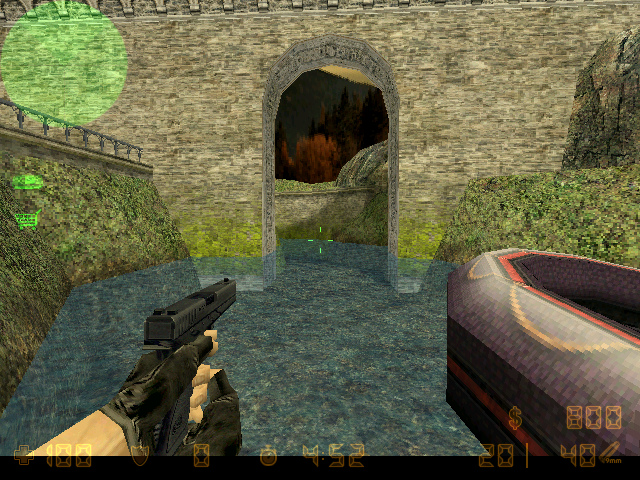
Task: Click the armor shield icon
Action: [x=141, y=457]
